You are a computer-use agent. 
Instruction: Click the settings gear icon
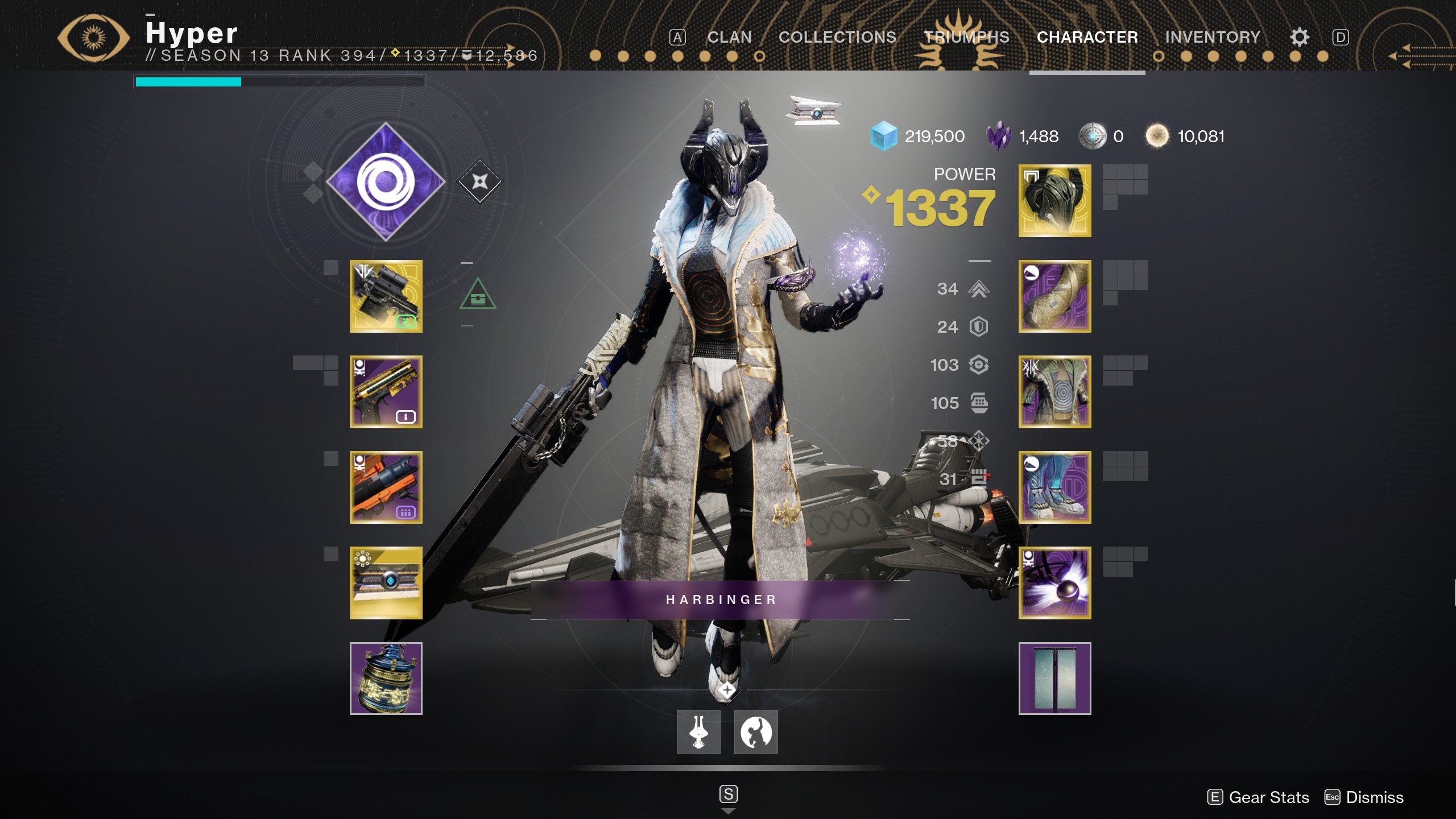tap(1300, 36)
